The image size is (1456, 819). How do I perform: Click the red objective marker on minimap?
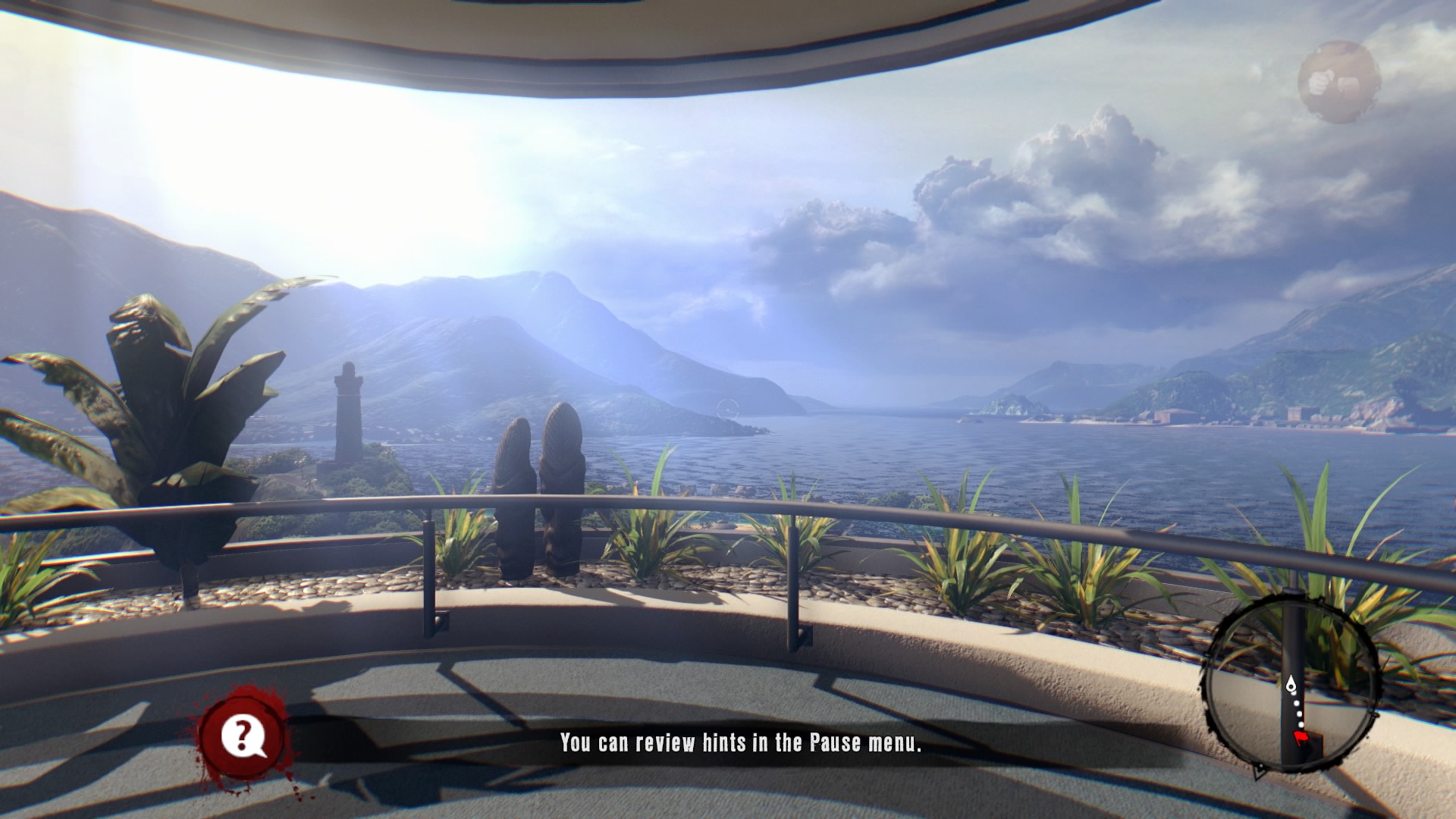coord(1300,738)
